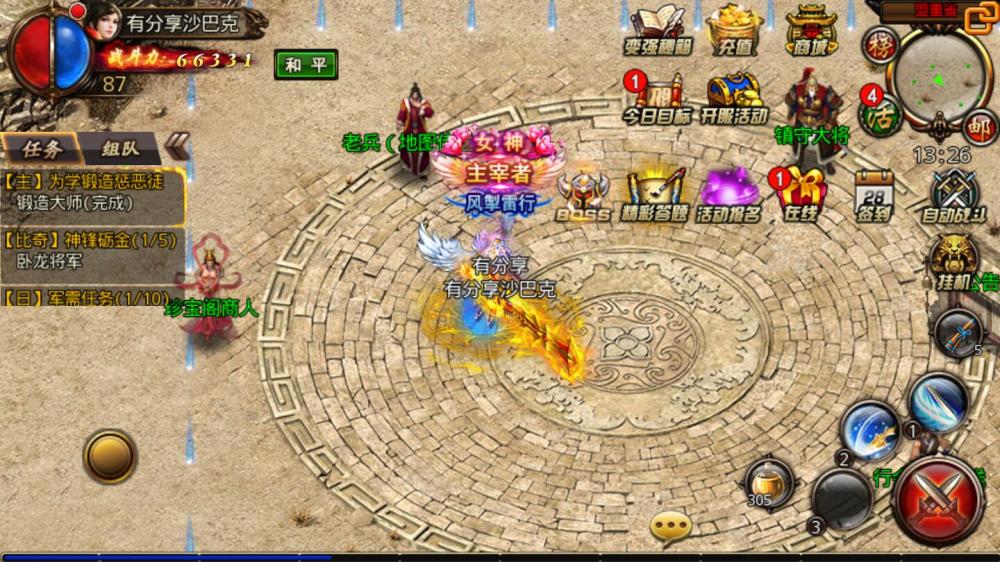Use the gold potion with 305 count
Viewport: 1000px width, 562px height.
(770, 482)
